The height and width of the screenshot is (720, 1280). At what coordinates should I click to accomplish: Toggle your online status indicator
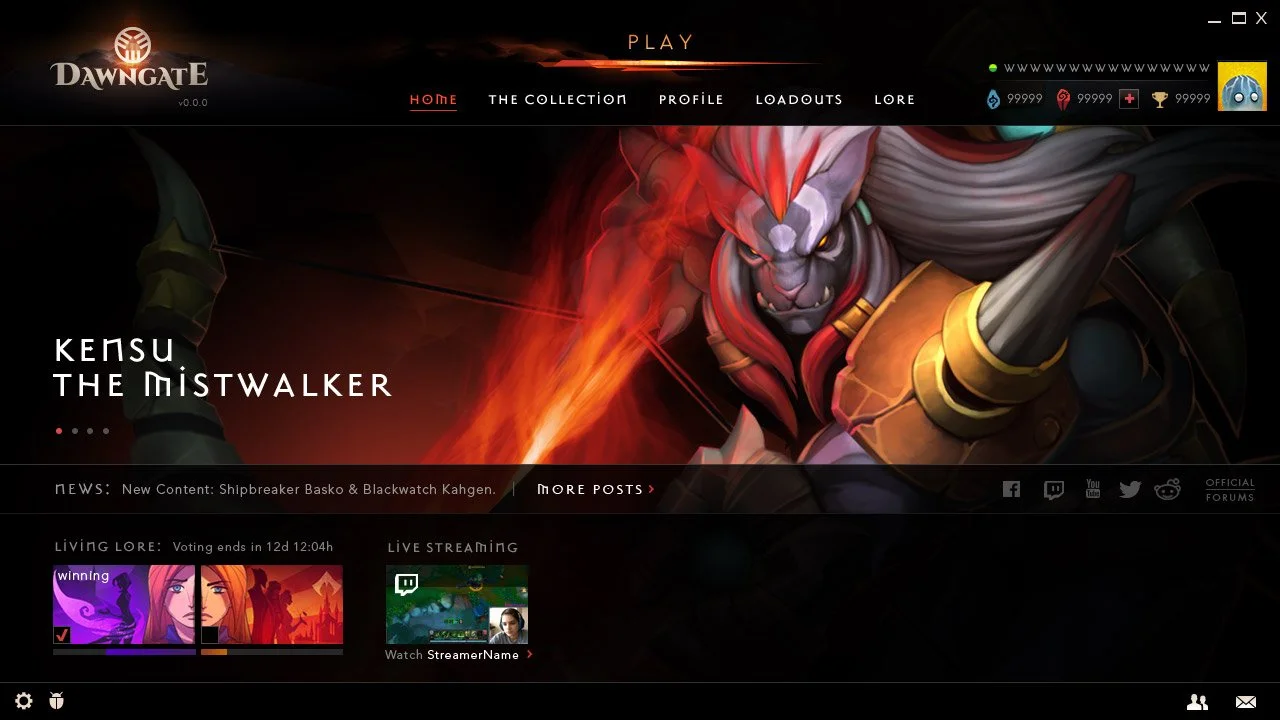pos(991,67)
